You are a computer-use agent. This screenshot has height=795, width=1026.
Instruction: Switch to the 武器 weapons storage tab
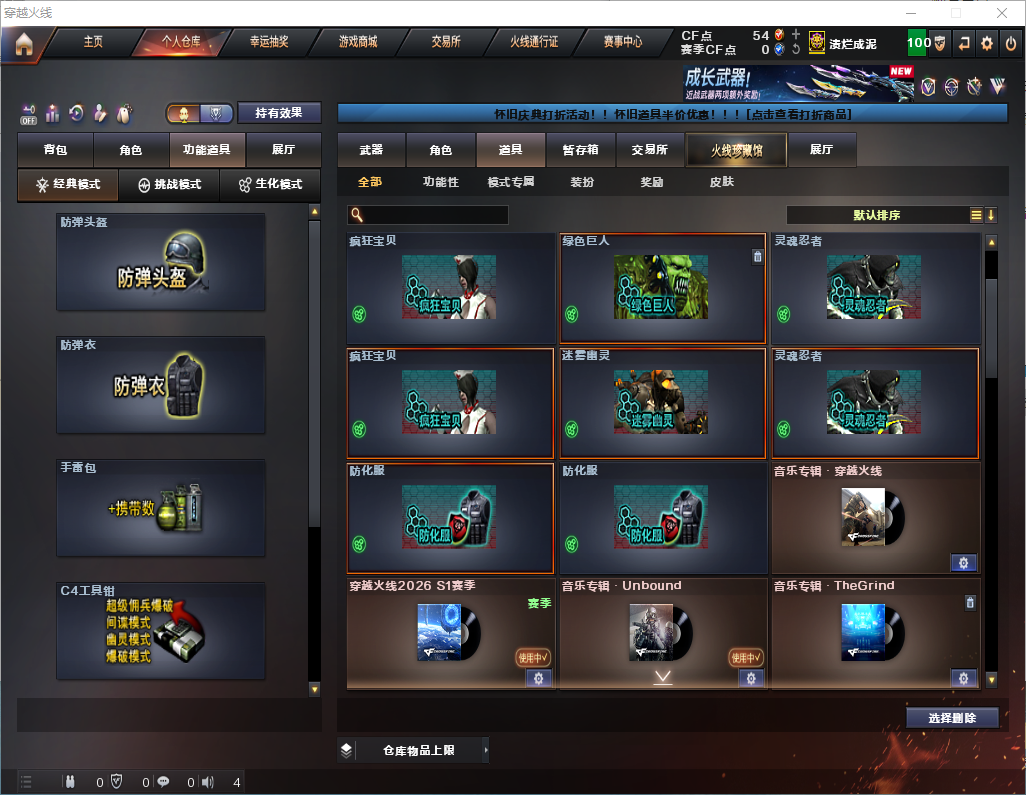(371, 150)
